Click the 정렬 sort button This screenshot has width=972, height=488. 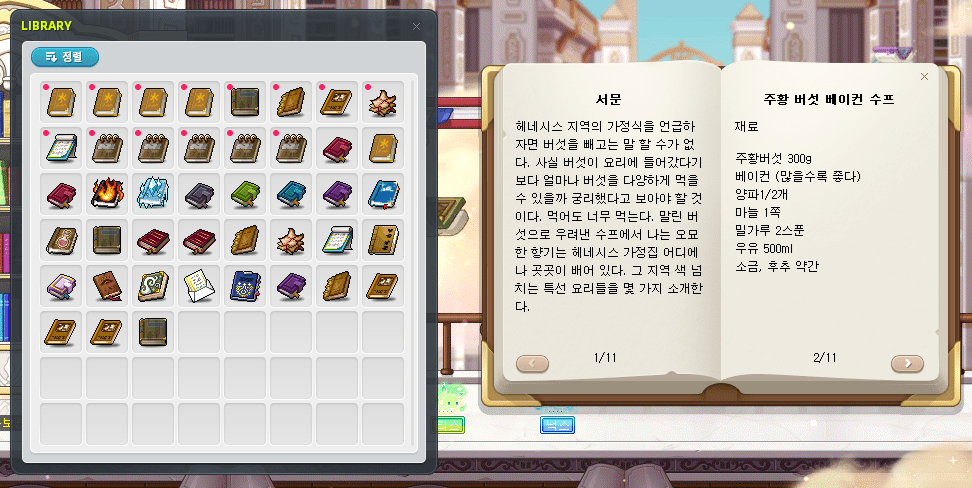(x=65, y=57)
